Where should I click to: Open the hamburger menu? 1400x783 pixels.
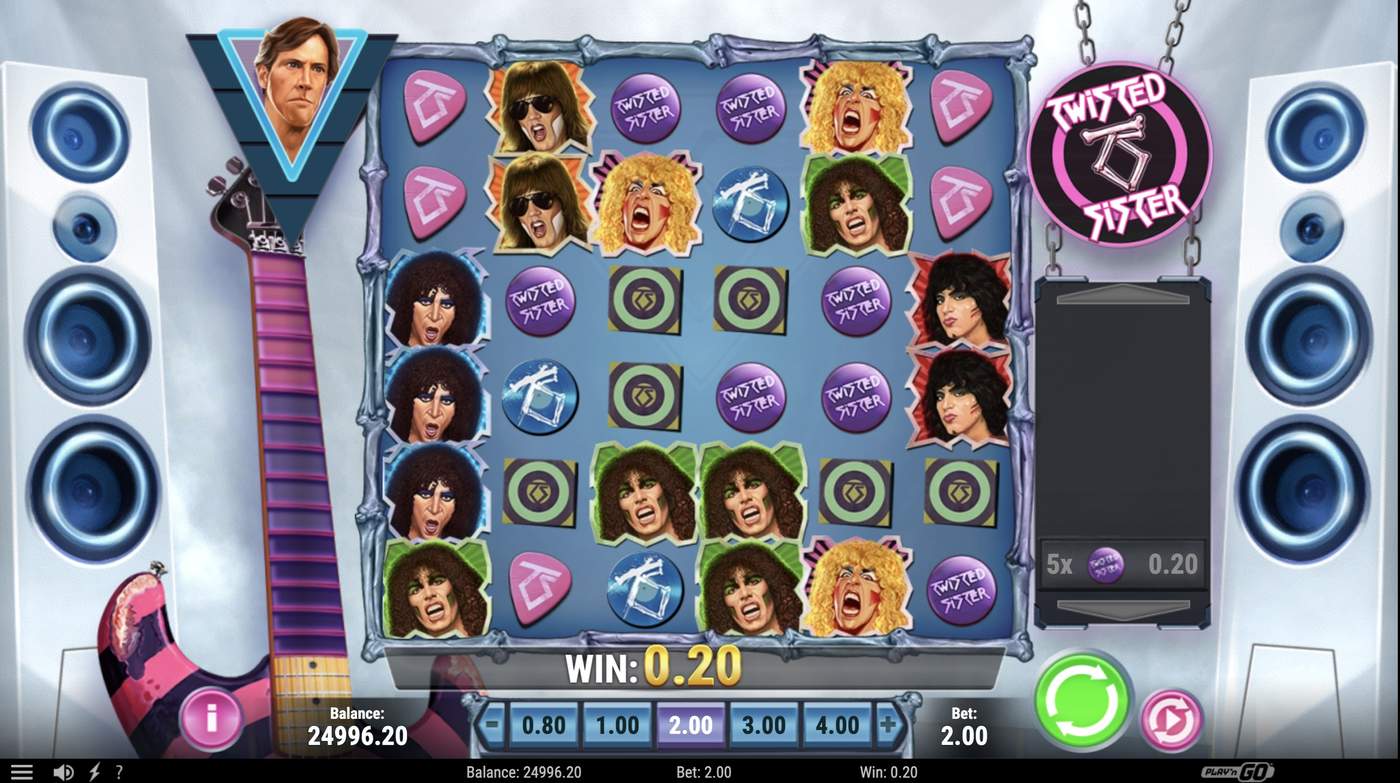(x=24, y=771)
